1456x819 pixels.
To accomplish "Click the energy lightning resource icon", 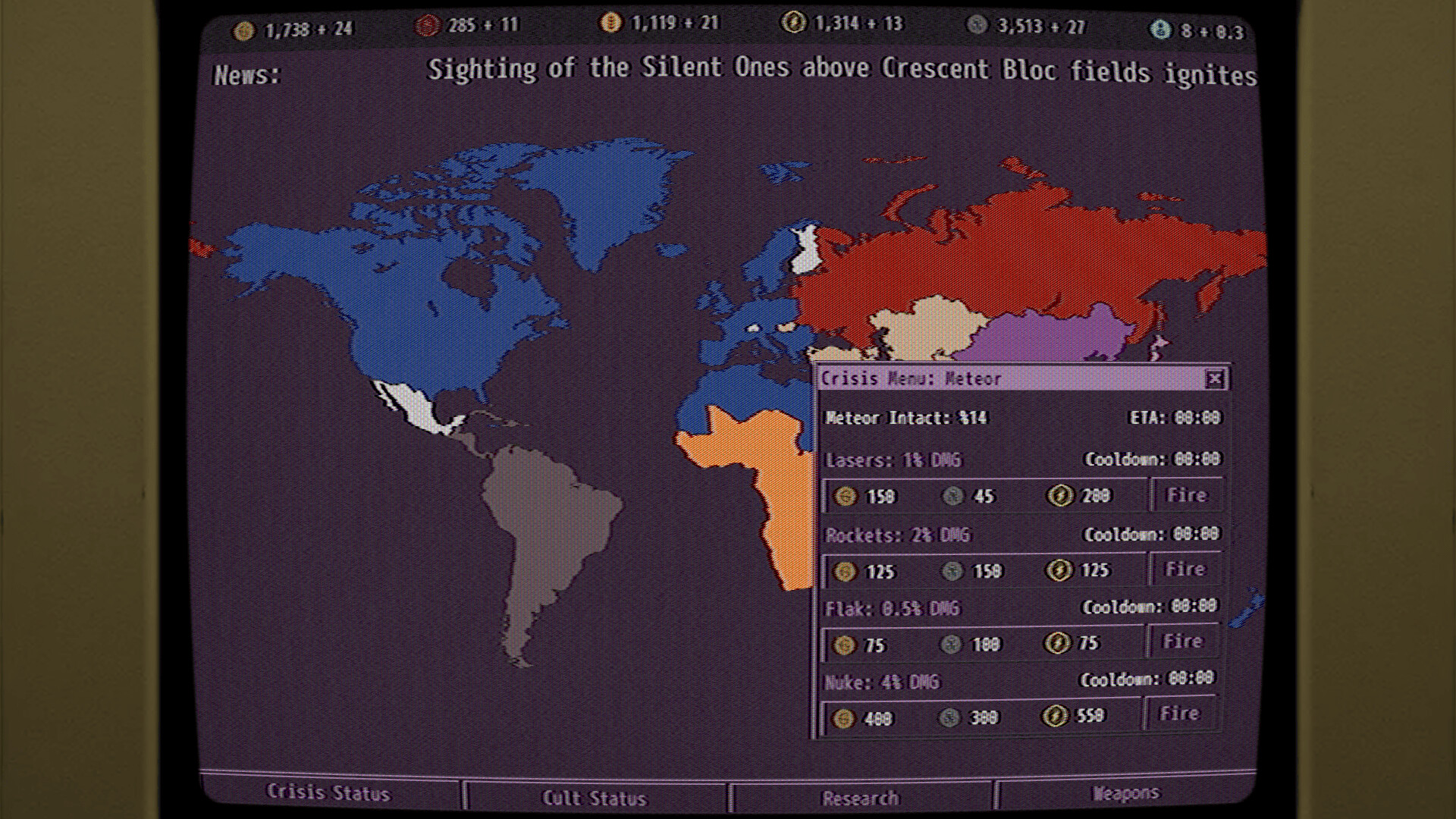I will 793,24.
